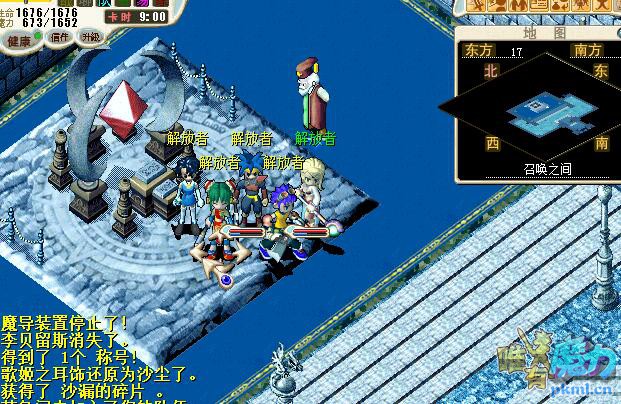Click the 升級 level-up button
This screenshot has height=404, width=621.
[x=91, y=37]
